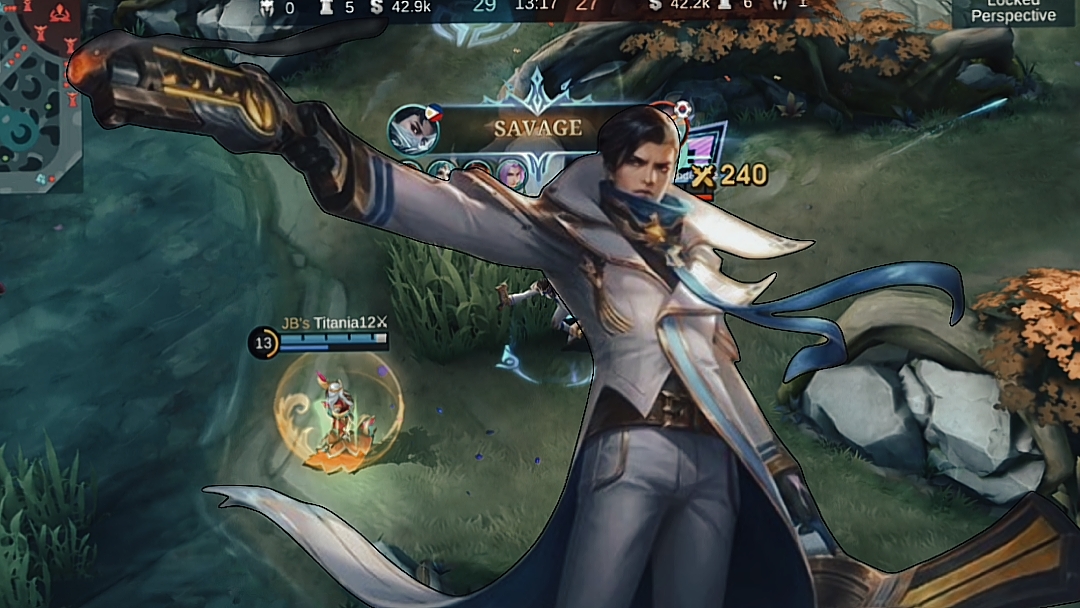The height and width of the screenshot is (608, 1080).
Task: Click the minimap in the corner
Action: point(40,95)
